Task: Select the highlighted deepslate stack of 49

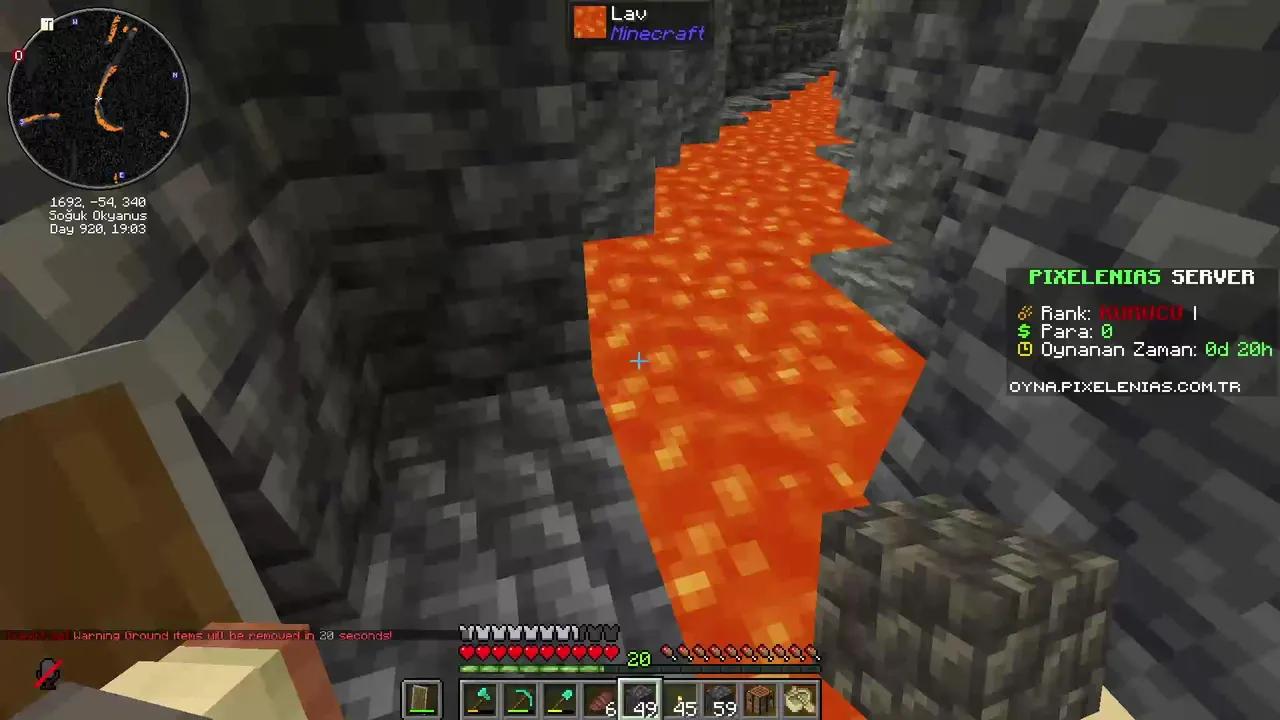Action: [640, 698]
